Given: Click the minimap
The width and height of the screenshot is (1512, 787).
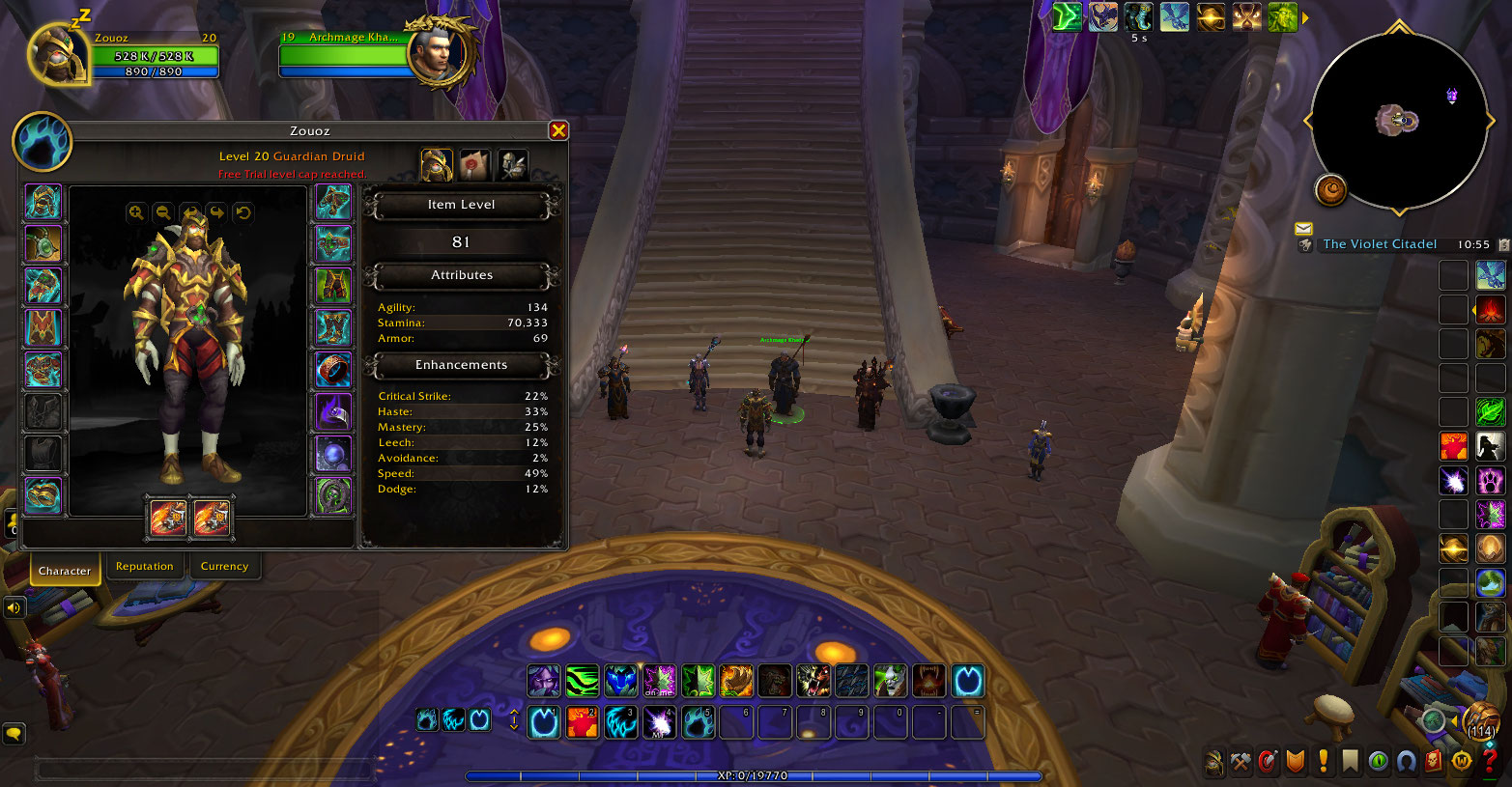Looking at the screenshot, I should 1398,121.
